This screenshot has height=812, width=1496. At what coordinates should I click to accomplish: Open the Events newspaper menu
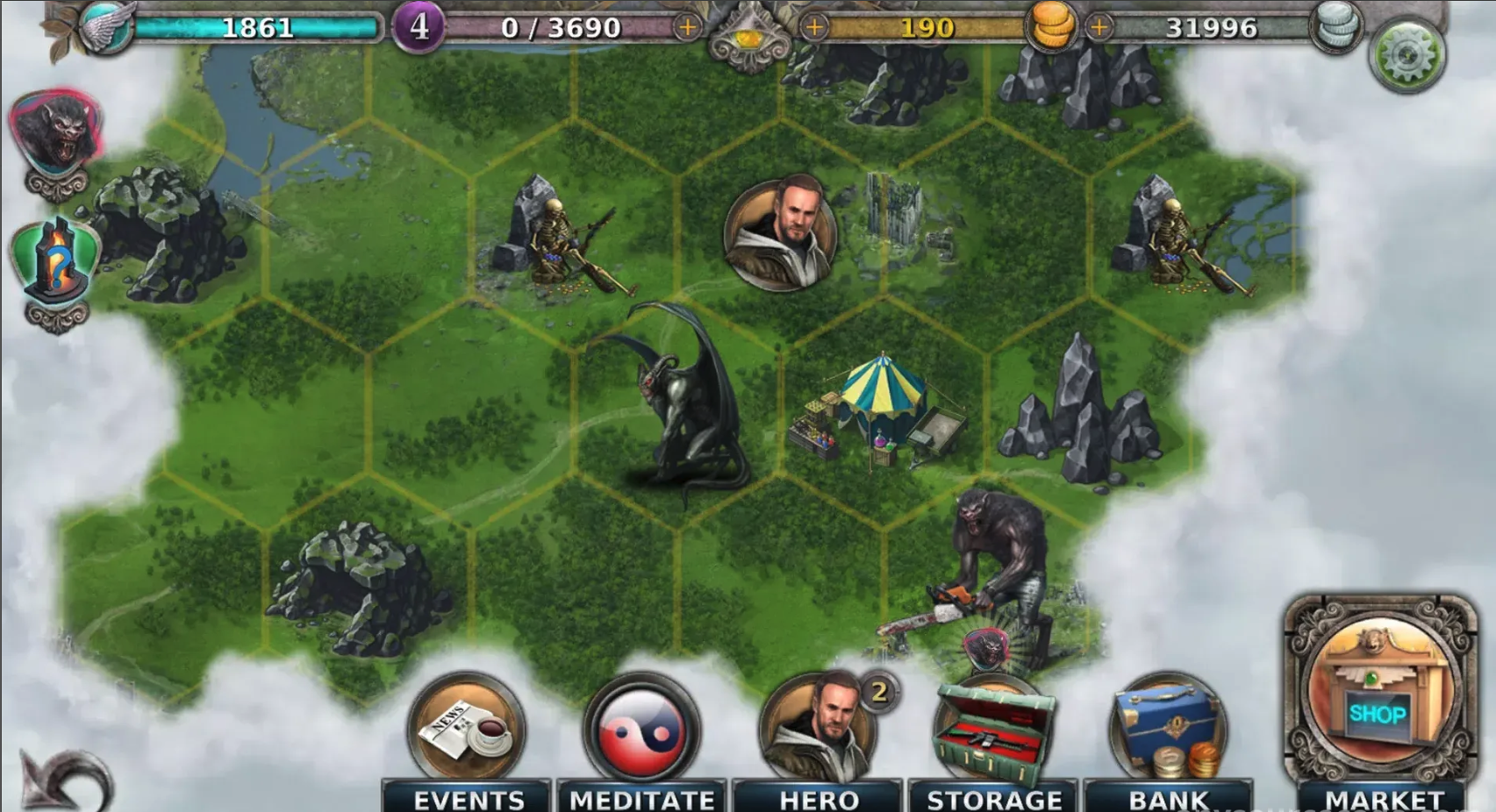467,730
